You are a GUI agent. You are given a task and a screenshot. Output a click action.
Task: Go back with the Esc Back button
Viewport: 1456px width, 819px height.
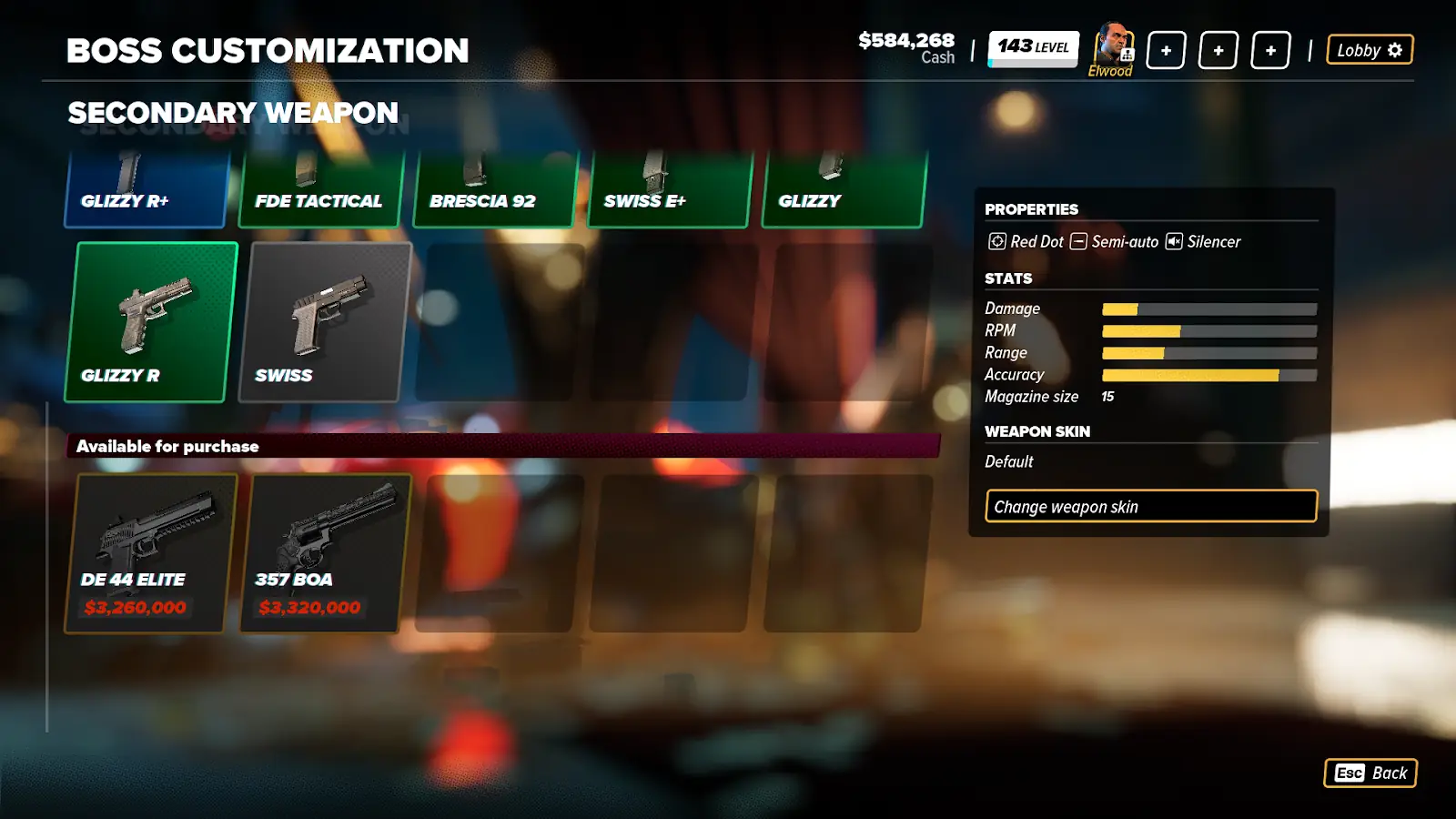tap(1370, 773)
